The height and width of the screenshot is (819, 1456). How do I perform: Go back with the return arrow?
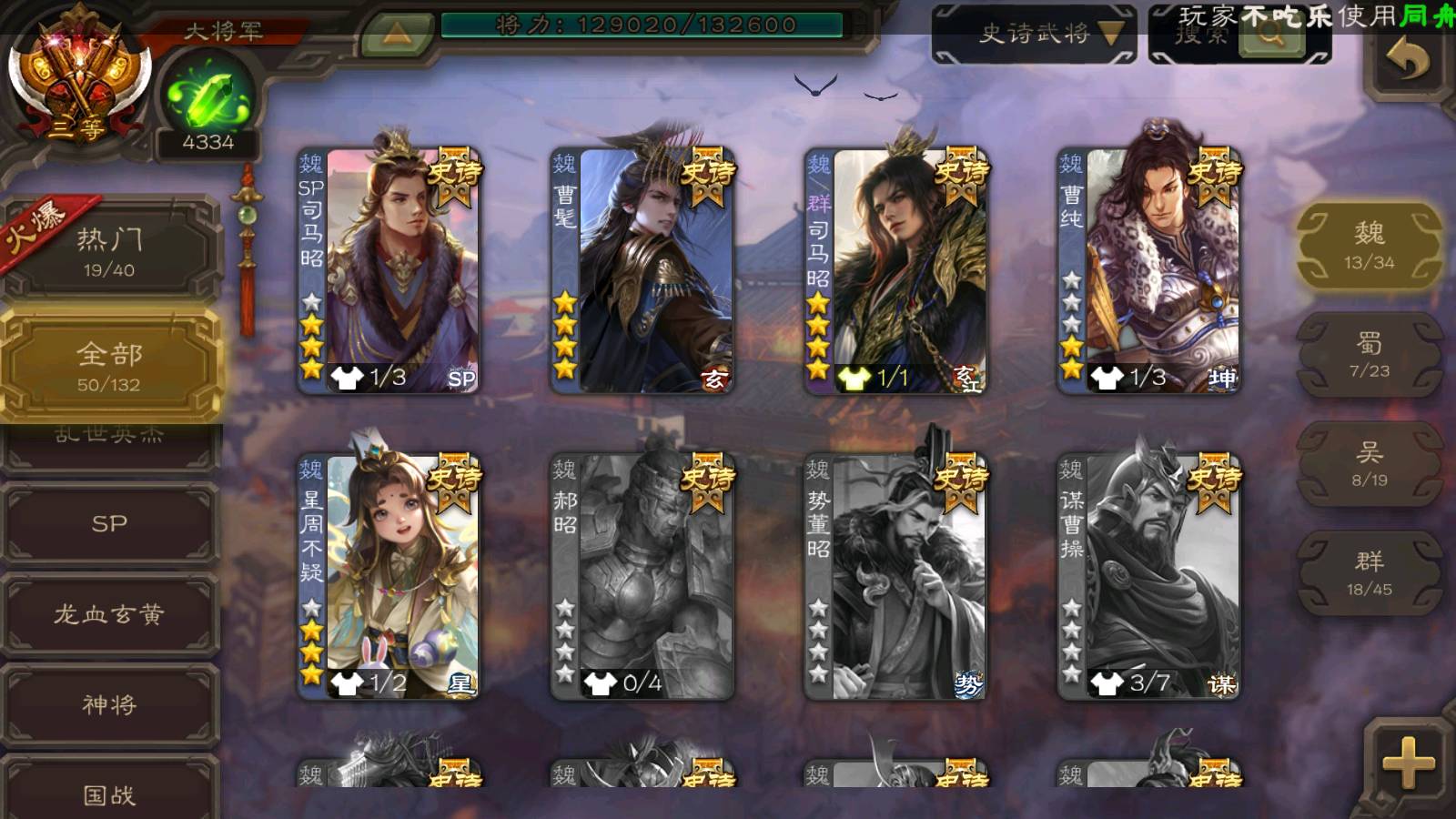(1407, 62)
